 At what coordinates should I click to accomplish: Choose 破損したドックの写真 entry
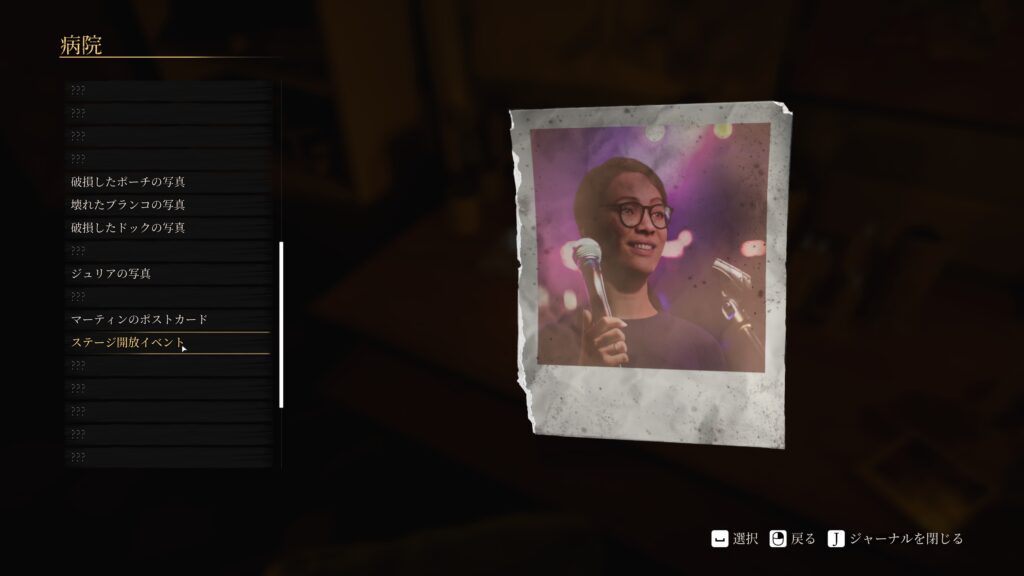pos(128,228)
